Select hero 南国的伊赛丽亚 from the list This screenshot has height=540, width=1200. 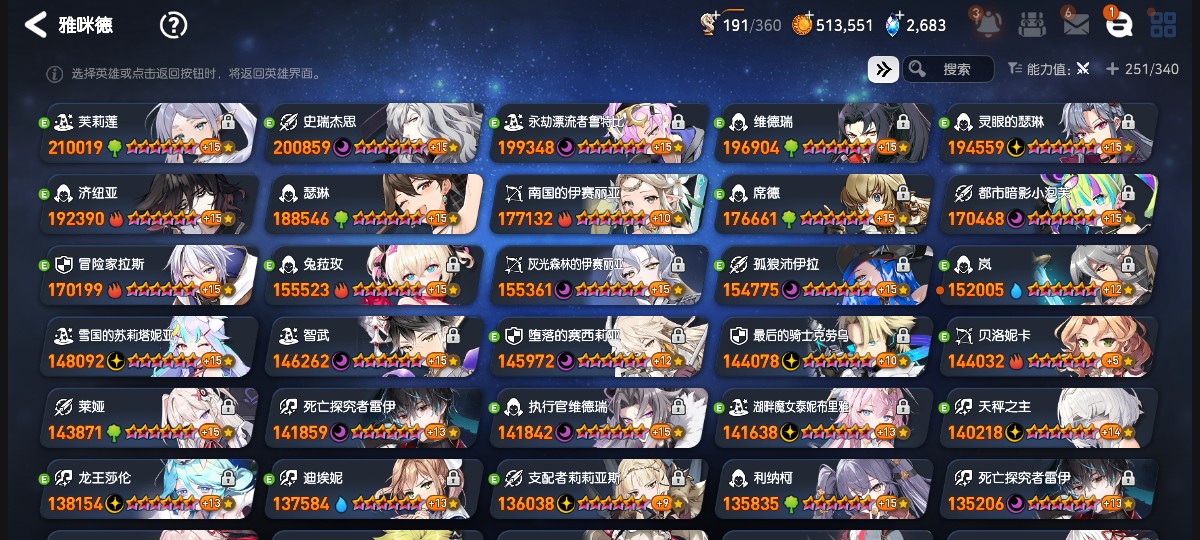tap(598, 205)
